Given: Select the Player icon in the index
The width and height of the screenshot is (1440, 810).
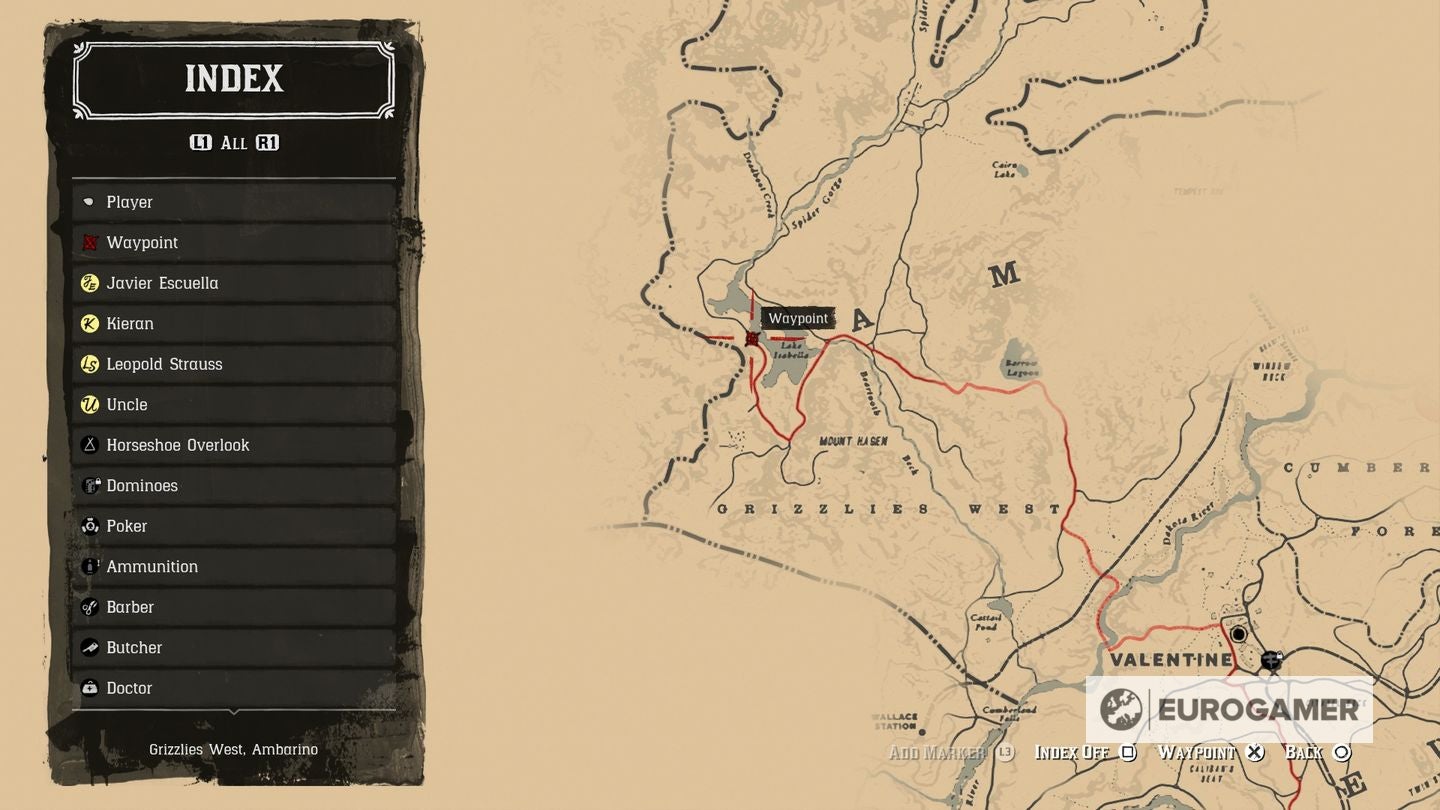Looking at the screenshot, I should tap(90, 202).
